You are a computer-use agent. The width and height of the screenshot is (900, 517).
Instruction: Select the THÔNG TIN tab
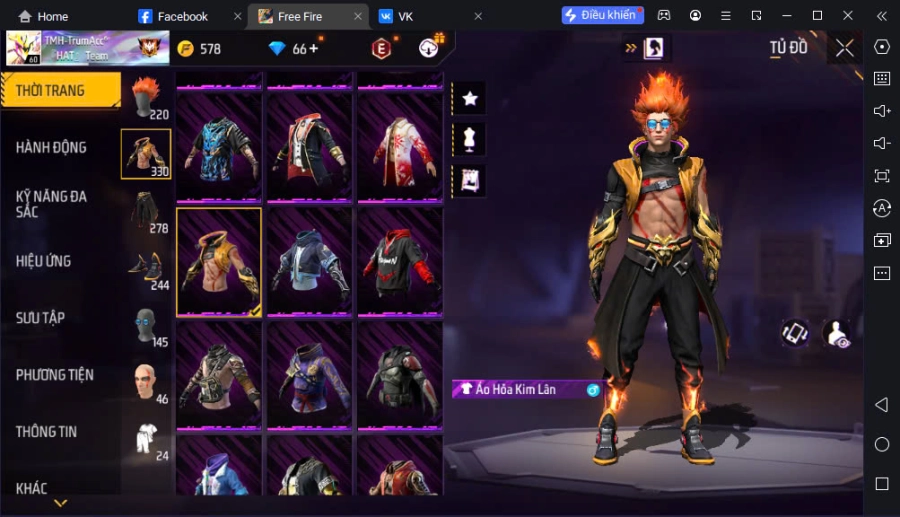47,432
